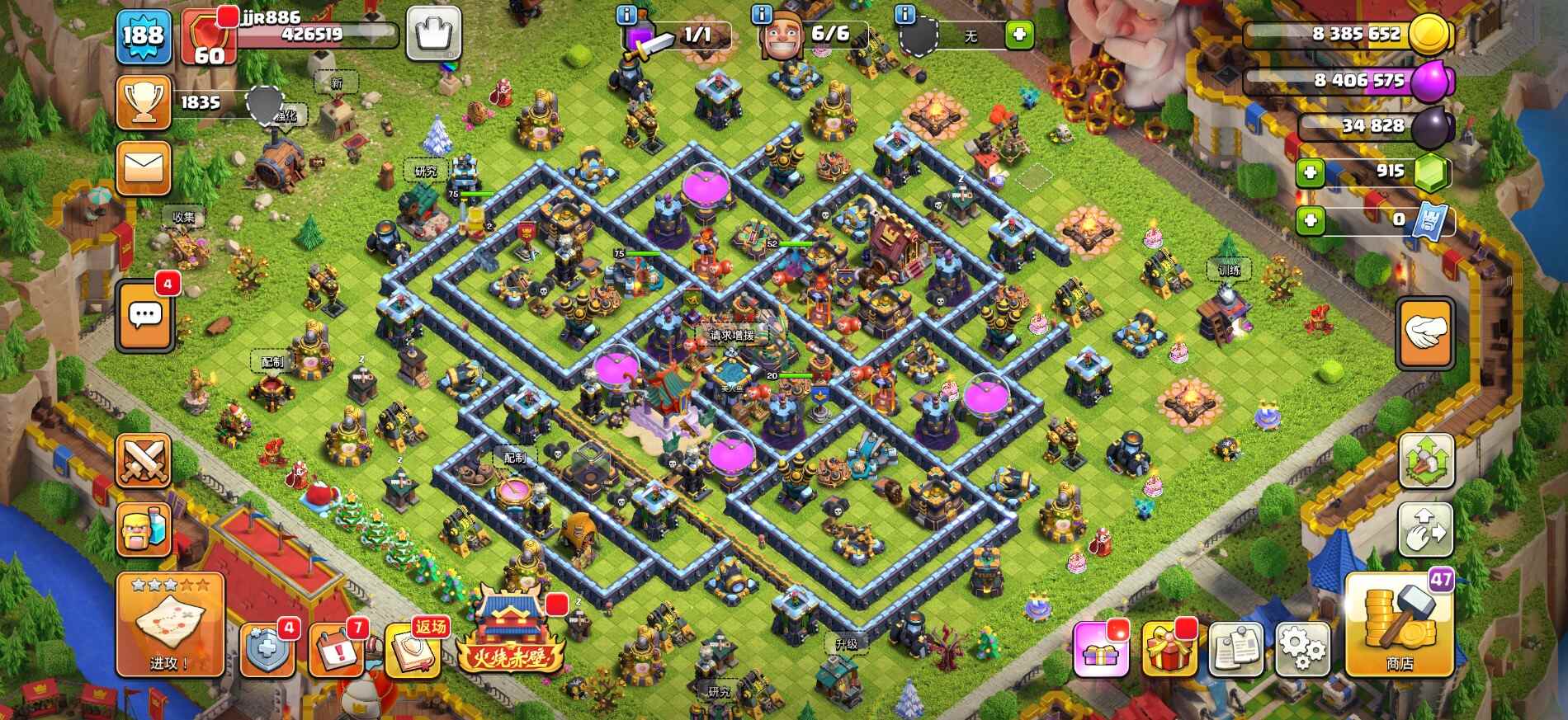This screenshot has height=720, width=1568.
Task: Tap the level 188 experience badge
Action: pyautogui.click(x=144, y=36)
